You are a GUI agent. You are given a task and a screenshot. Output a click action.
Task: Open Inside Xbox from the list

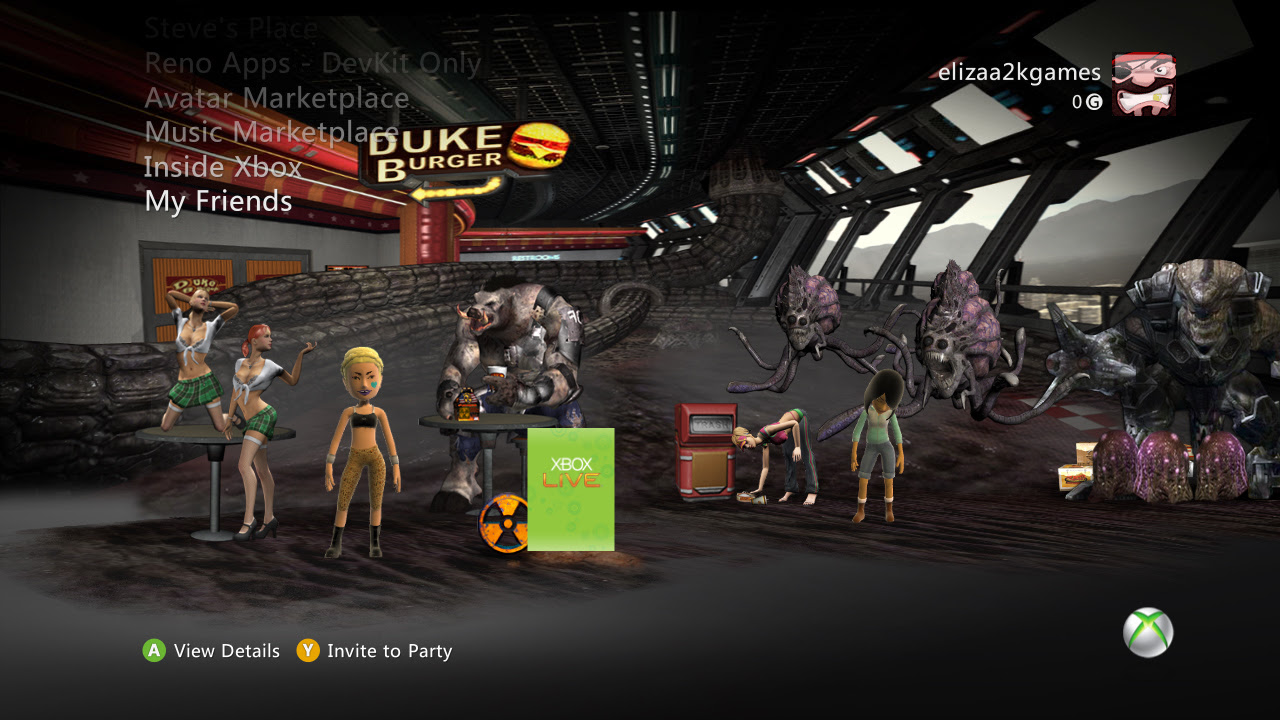tap(224, 167)
